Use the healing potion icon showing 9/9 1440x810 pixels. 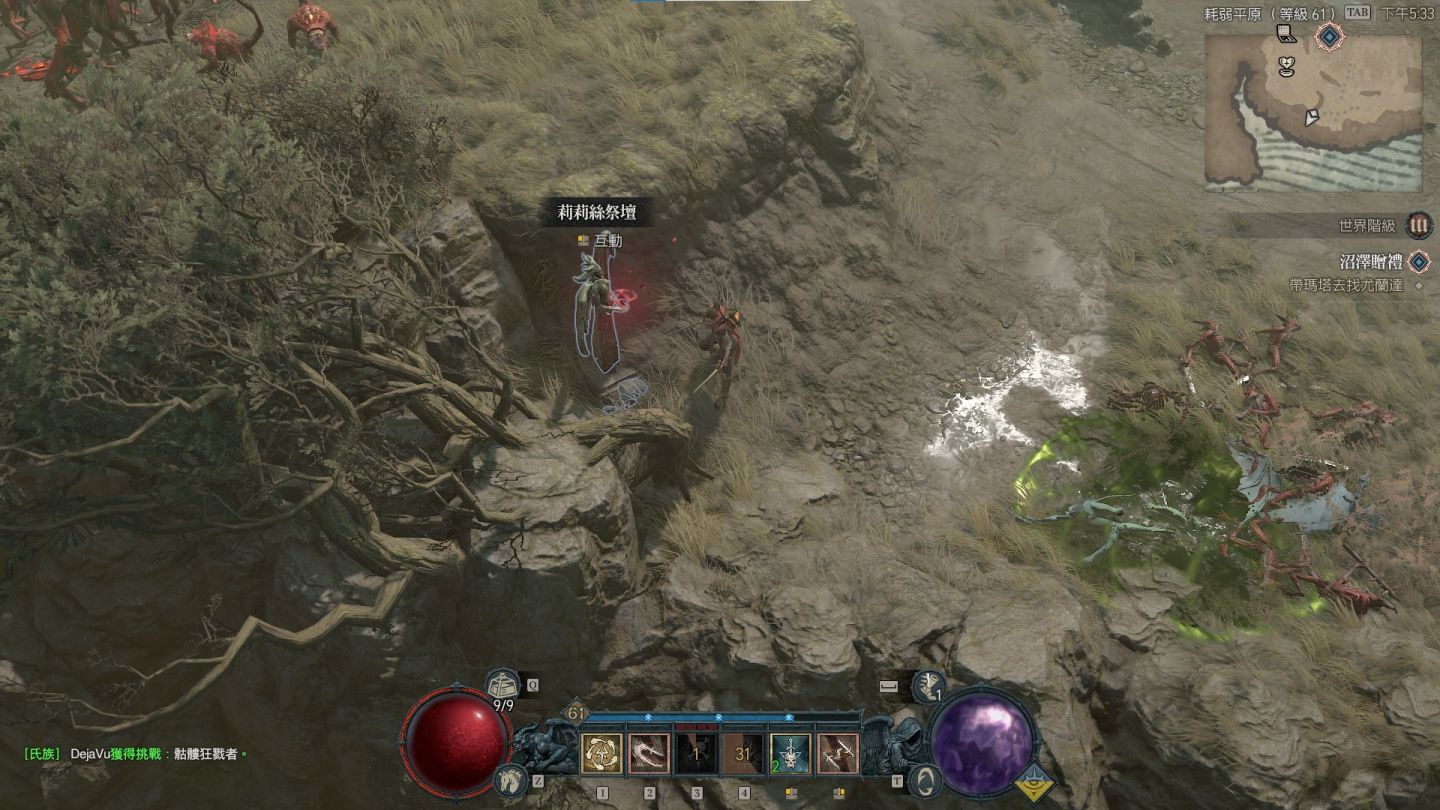coord(502,689)
